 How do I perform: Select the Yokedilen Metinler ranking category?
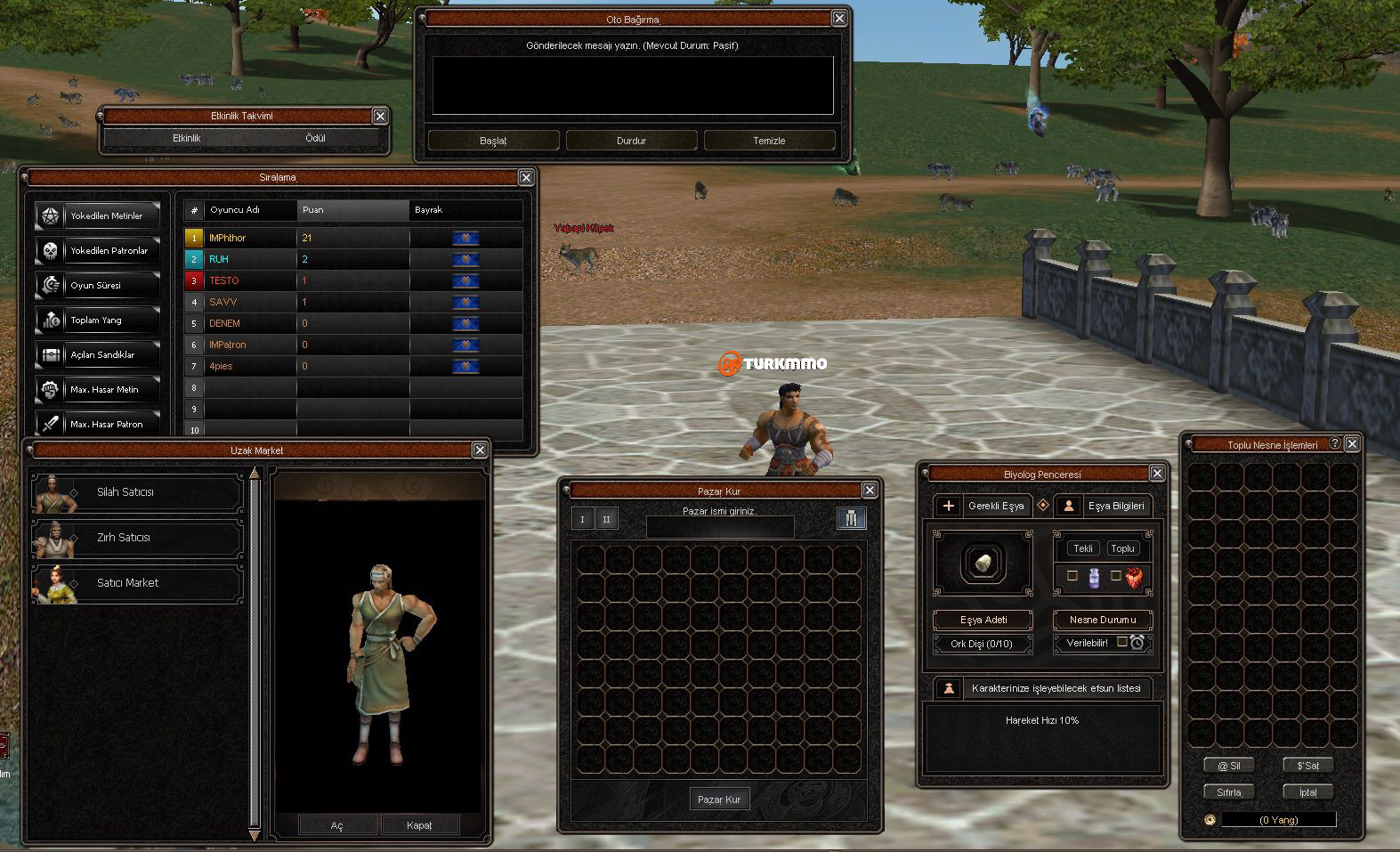point(98,216)
